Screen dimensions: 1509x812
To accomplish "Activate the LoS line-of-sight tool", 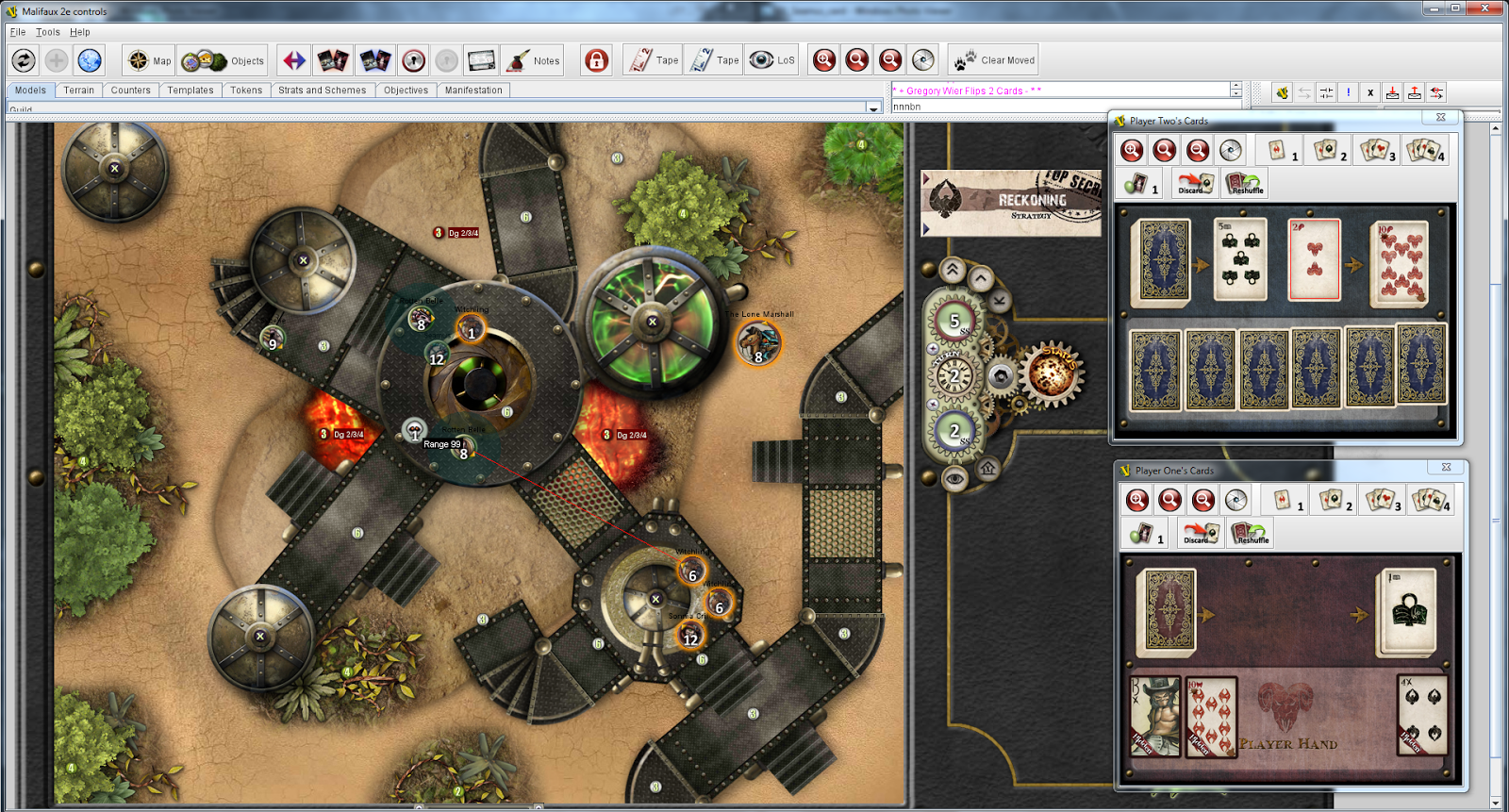I will click(772, 60).
